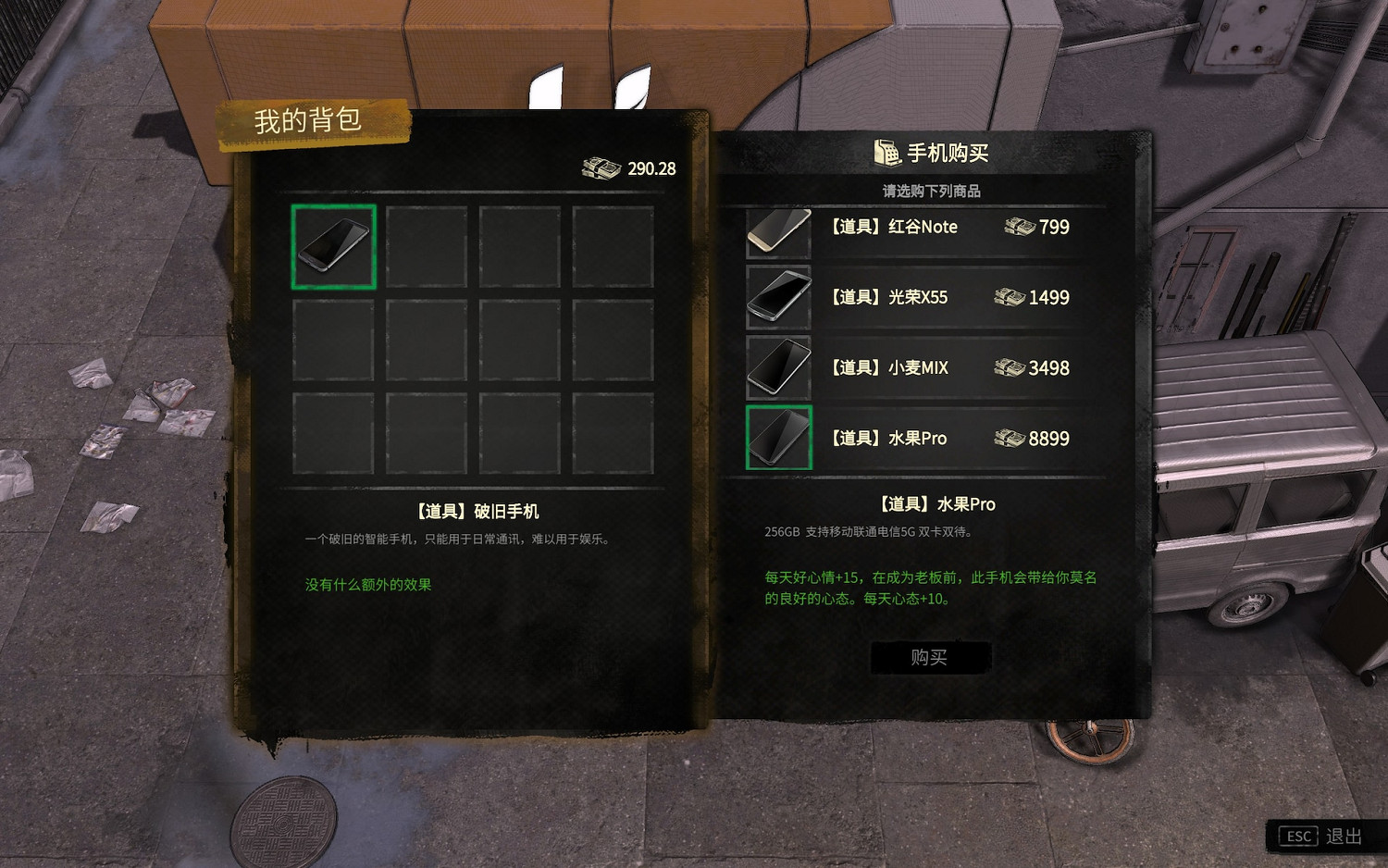Select the 破旧手机 in the backpack slot

[x=333, y=247]
